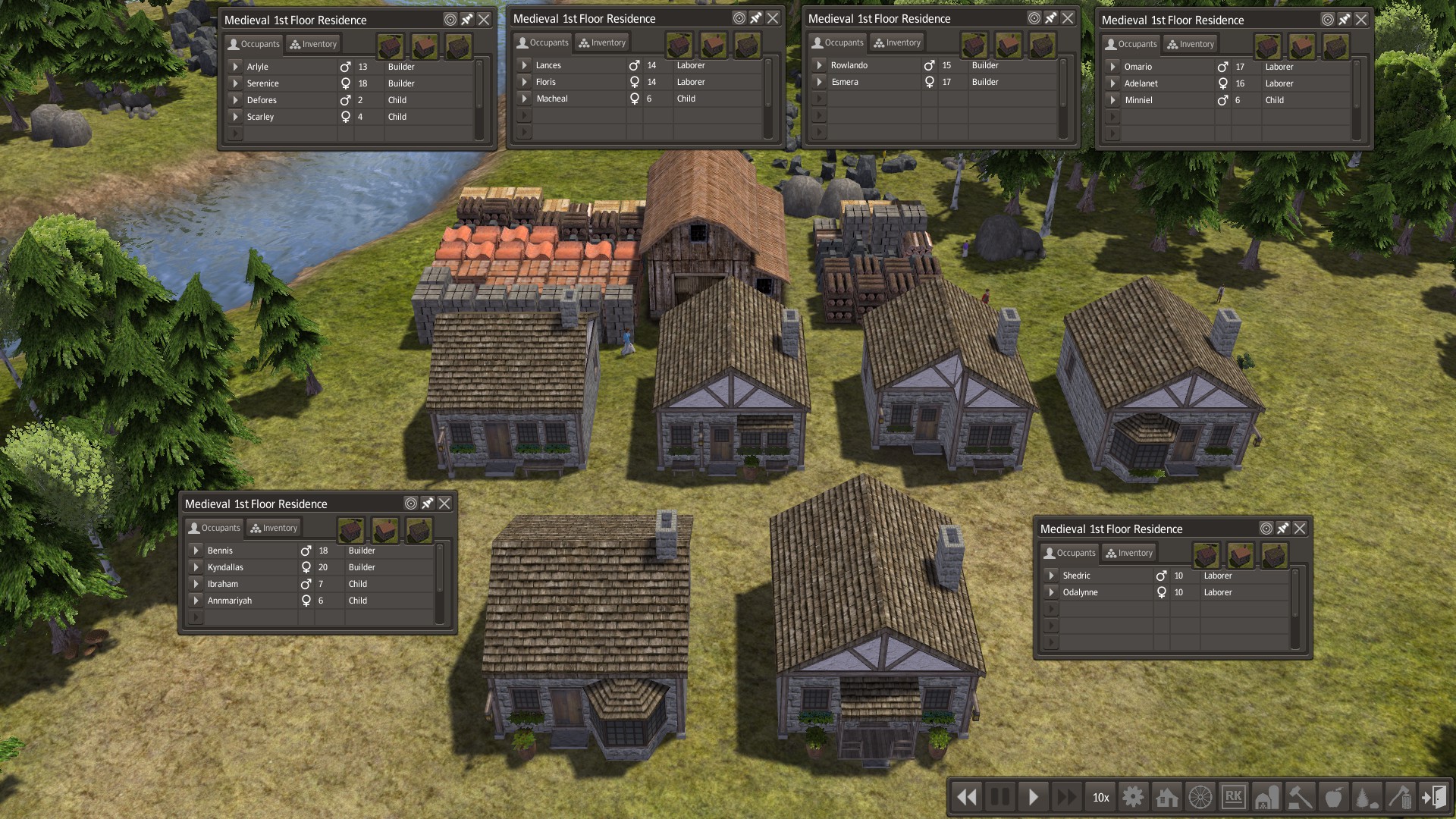Select the tree and rock resource icon

[1367, 797]
